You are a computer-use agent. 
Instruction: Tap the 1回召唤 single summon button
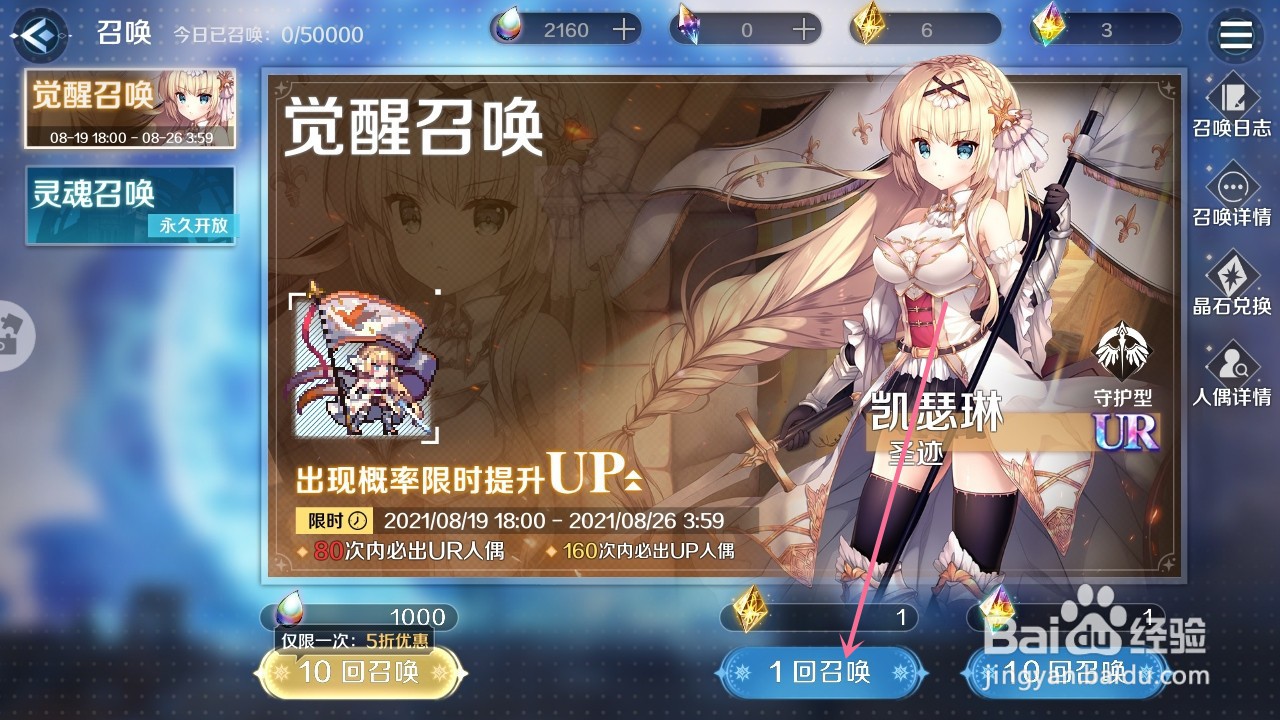click(820, 675)
